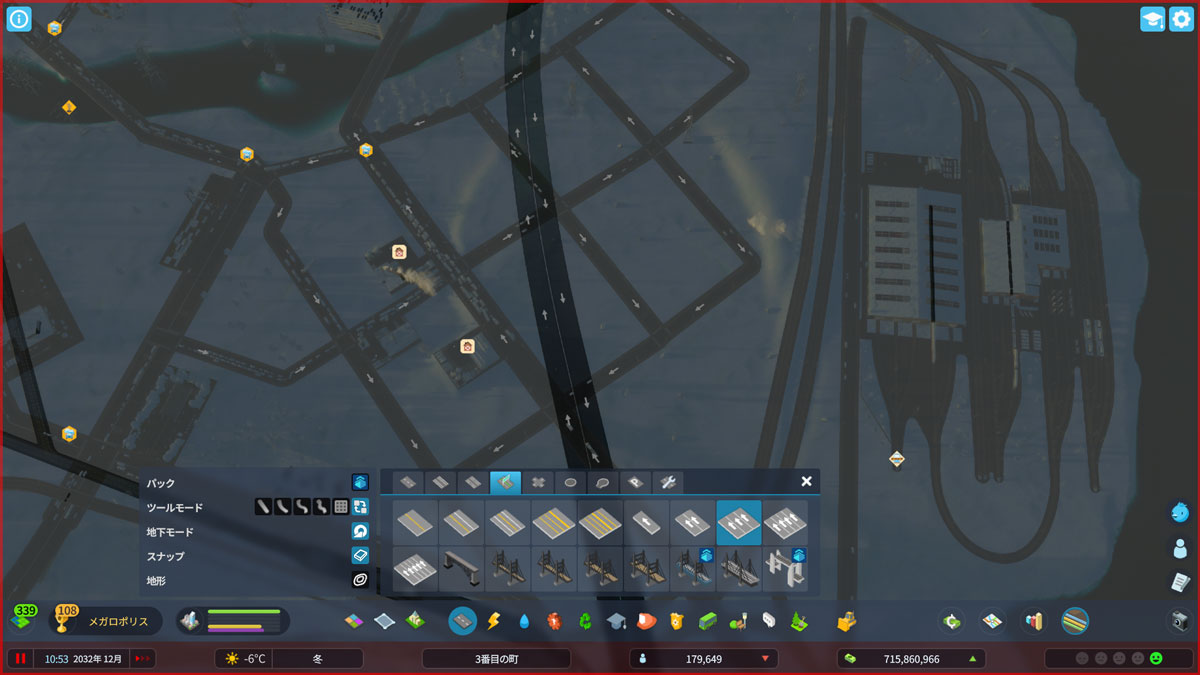Select the electricity lightning bolt tool
Screen dimensions: 1200x675
(x=492, y=621)
